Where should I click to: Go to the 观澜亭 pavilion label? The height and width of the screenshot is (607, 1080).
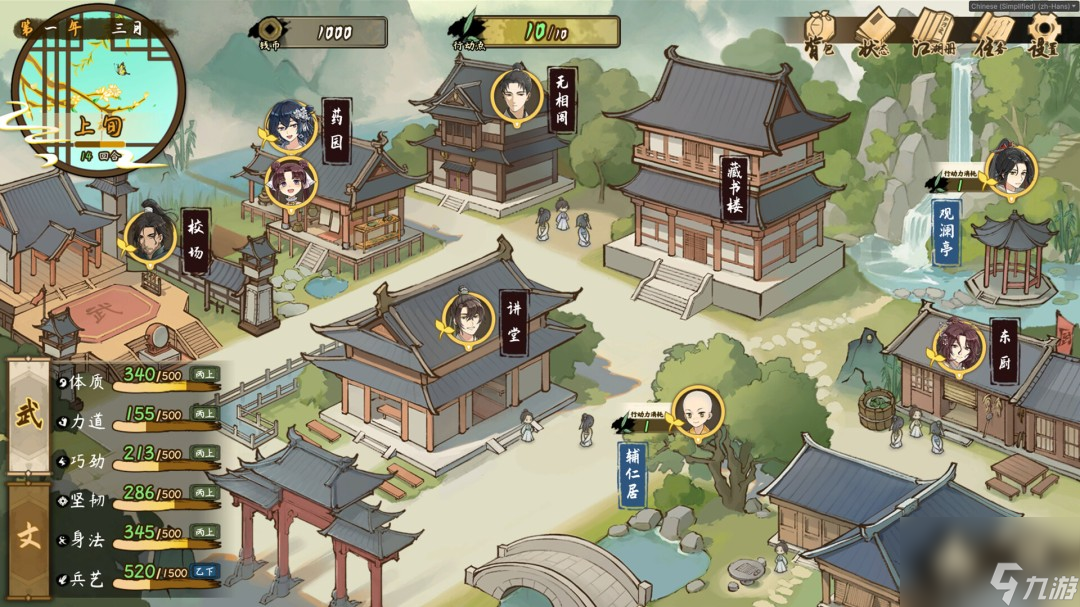[x=946, y=233]
